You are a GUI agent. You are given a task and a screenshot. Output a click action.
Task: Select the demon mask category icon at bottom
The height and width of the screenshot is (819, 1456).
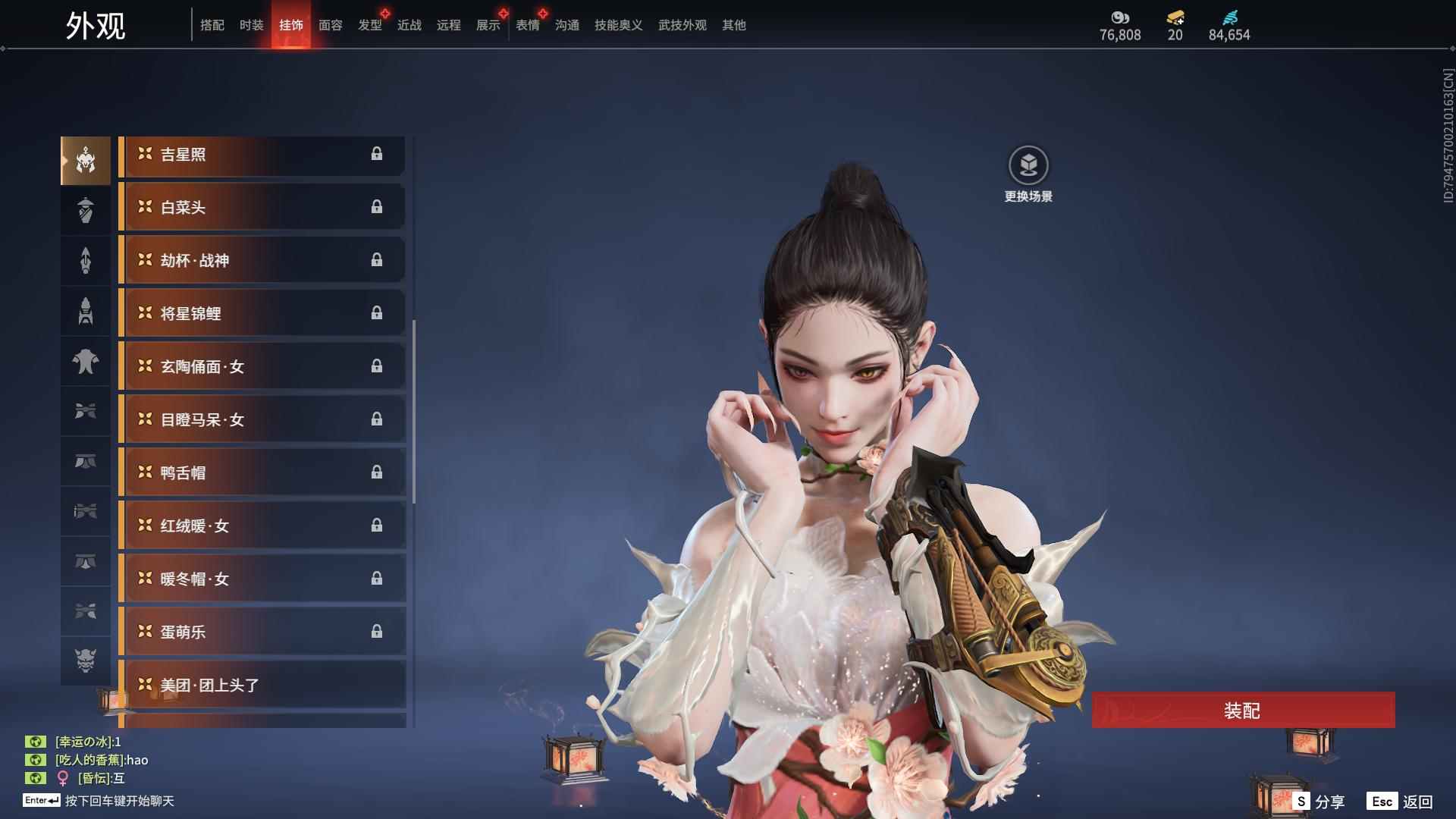tap(85, 661)
